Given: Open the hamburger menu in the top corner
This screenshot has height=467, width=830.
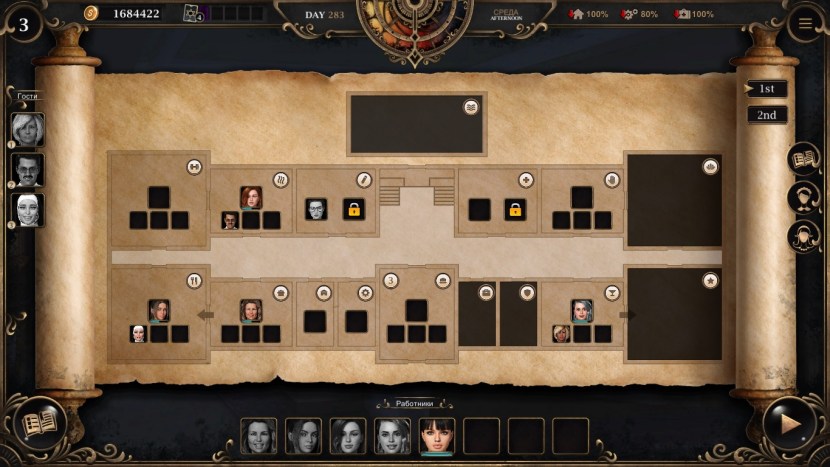Looking at the screenshot, I should [x=806, y=24].
